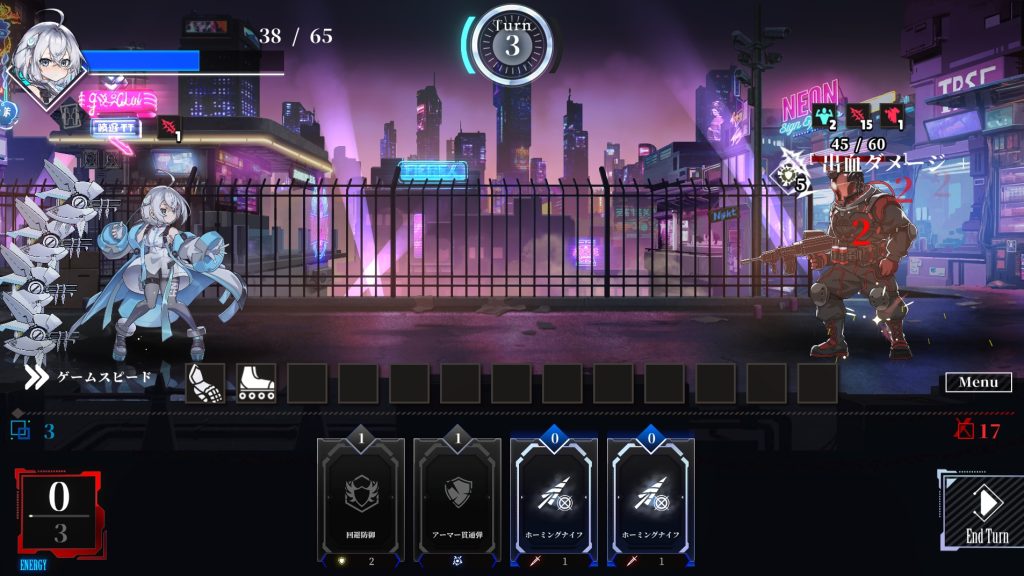This screenshot has width=1024, height=576.
Task: Open the red discard pile icon
Action: 965,431
